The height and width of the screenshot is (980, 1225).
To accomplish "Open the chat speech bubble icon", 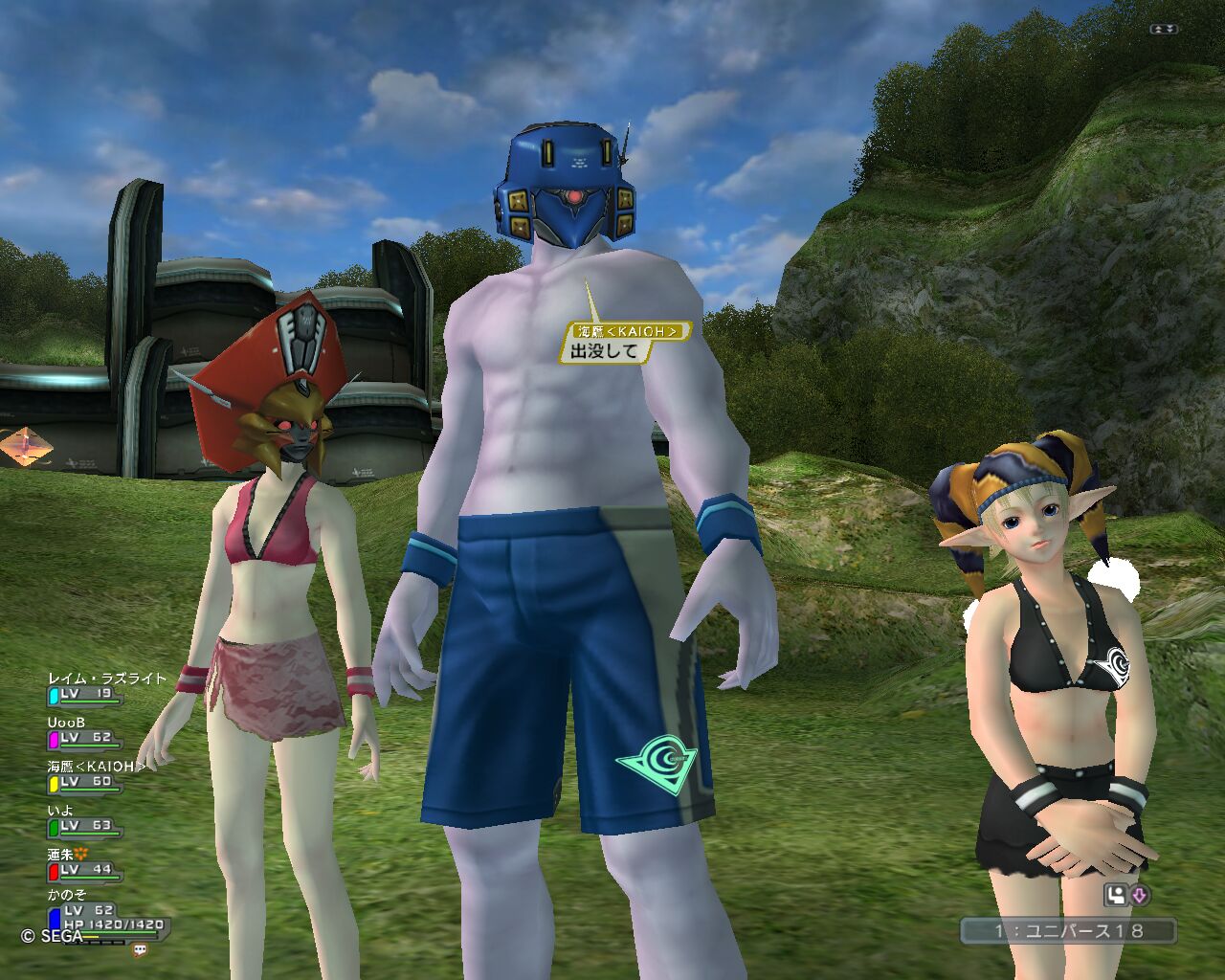I will tap(141, 950).
